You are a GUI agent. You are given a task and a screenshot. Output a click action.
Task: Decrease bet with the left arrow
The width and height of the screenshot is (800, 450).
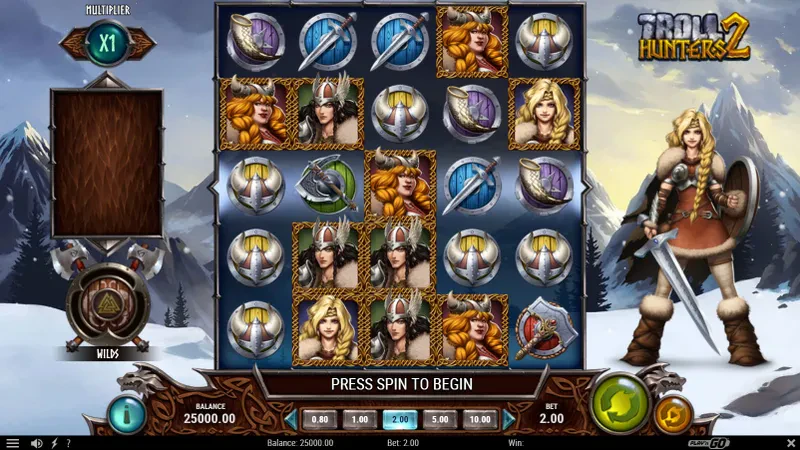[x=291, y=419]
